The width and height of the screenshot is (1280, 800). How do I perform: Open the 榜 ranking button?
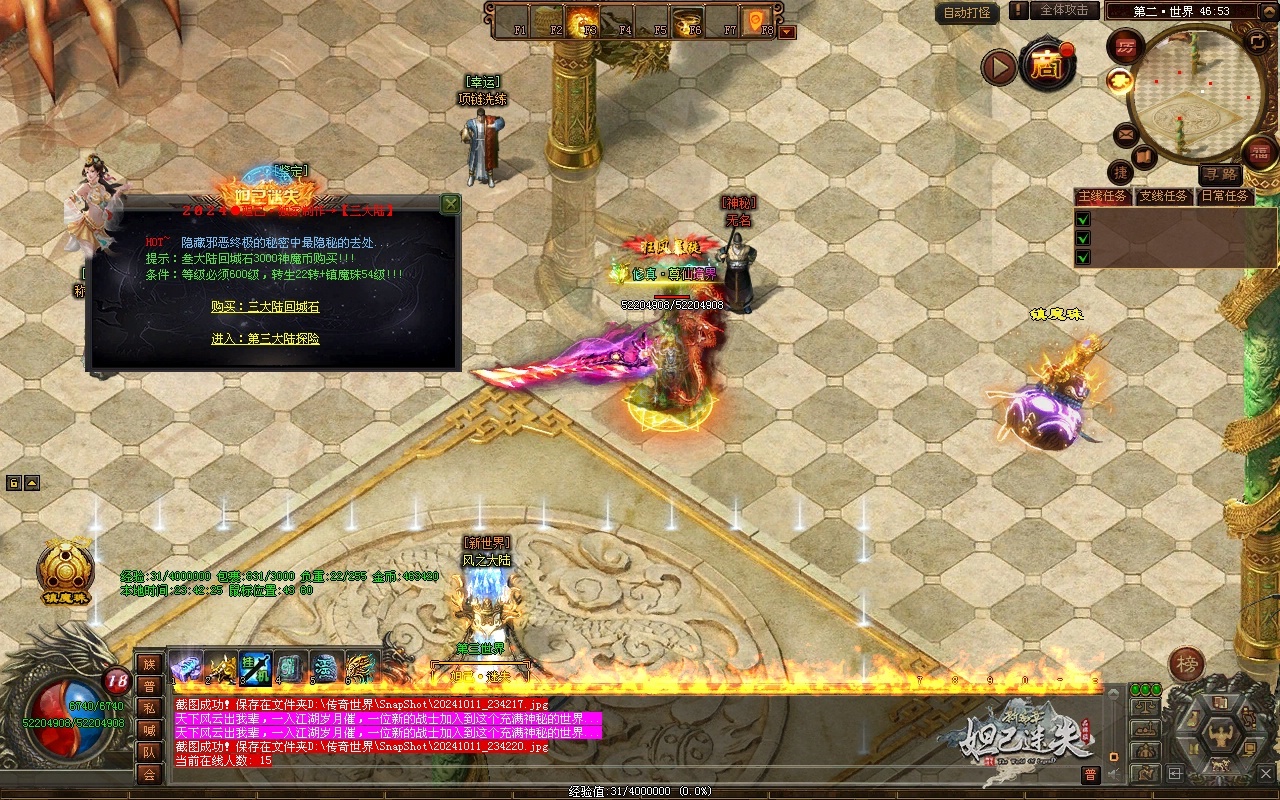coord(1187,663)
